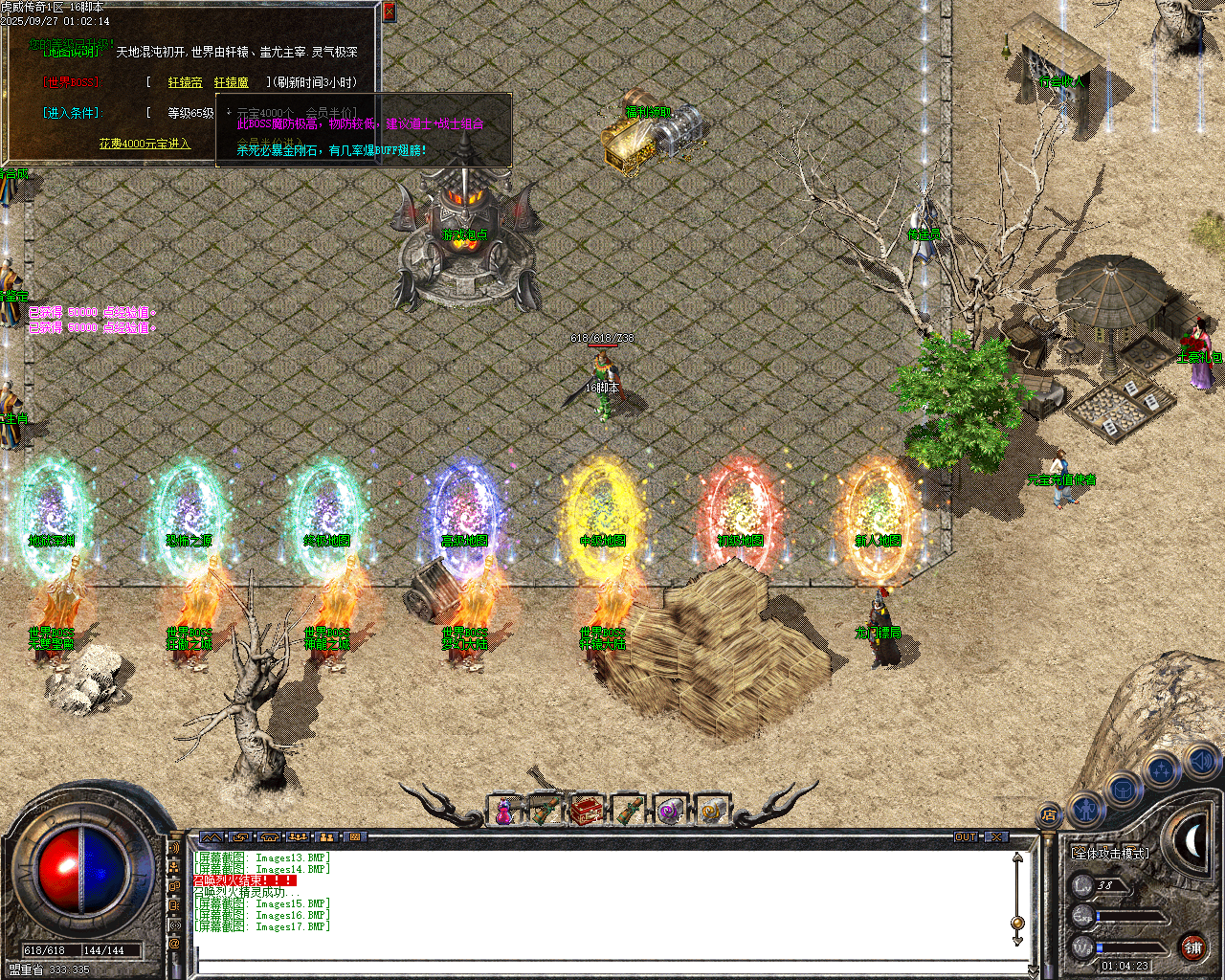Click the red 铺 personal store icon
Screen dimensions: 1225x980
(x=1193, y=947)
